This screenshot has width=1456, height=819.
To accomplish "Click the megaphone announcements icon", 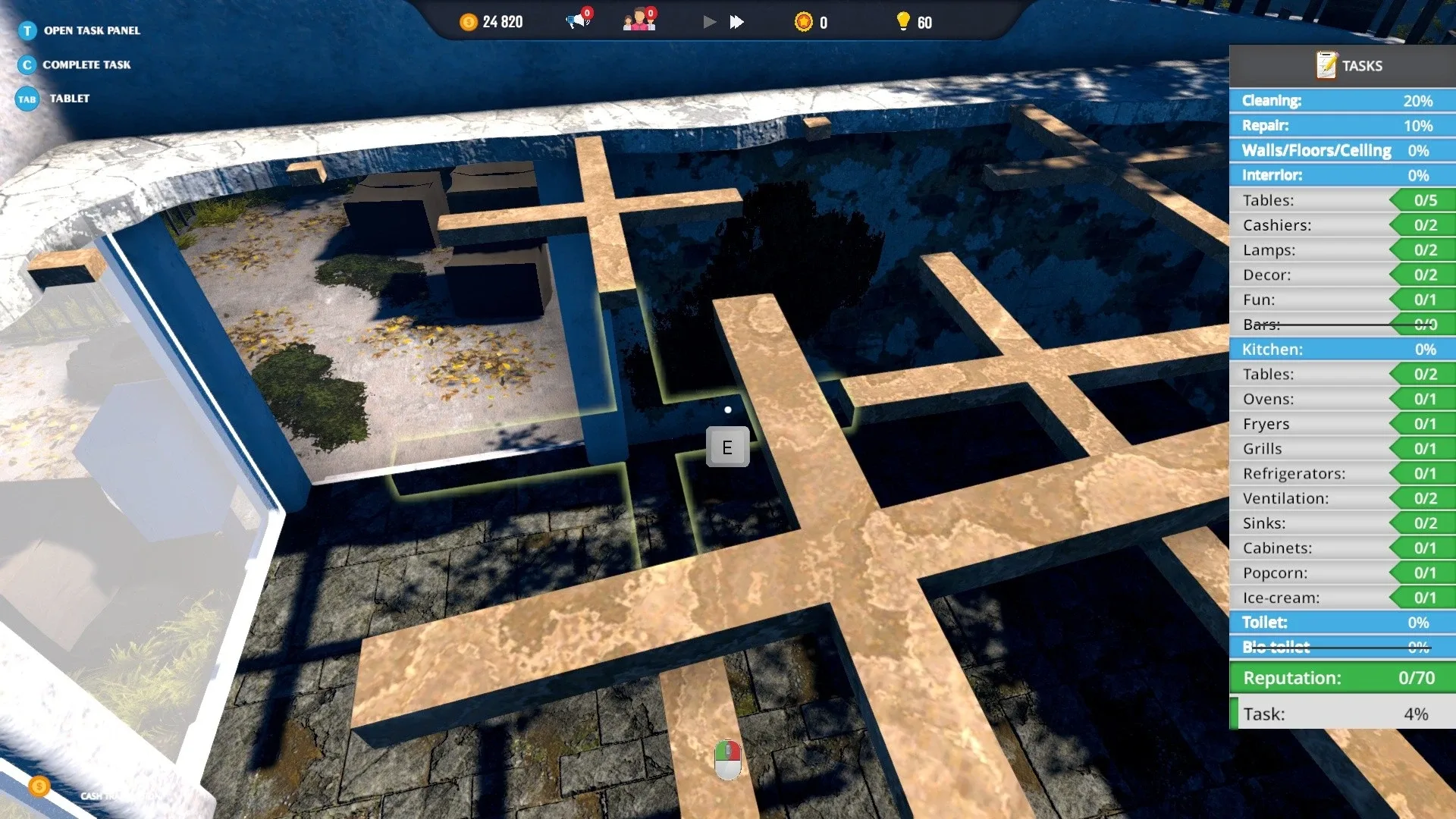I will 575,21.
